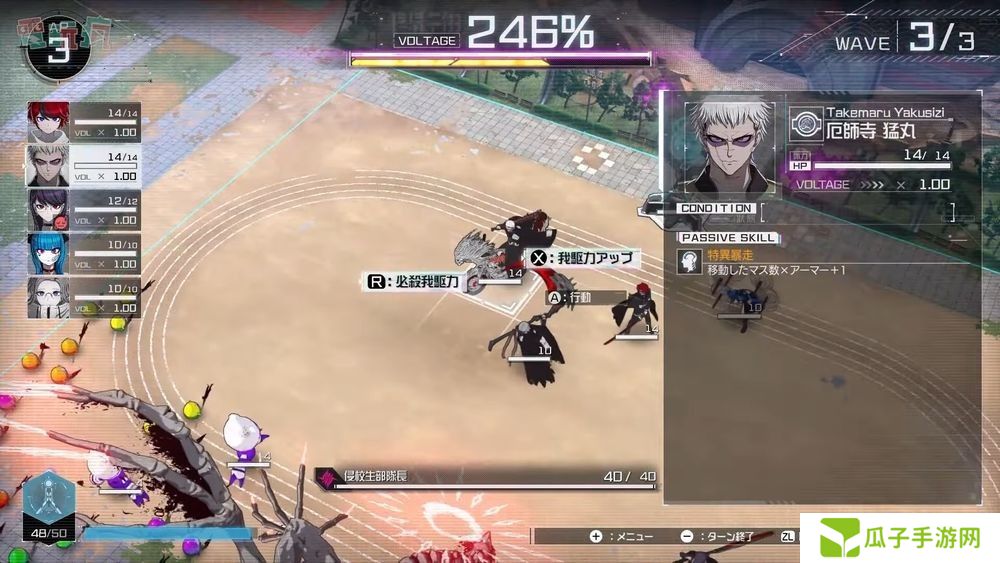1000x563 pixels.
Task: Click the 特異暴走 passive skill icon
Action: pyautogui.click(x=689, y=261)
